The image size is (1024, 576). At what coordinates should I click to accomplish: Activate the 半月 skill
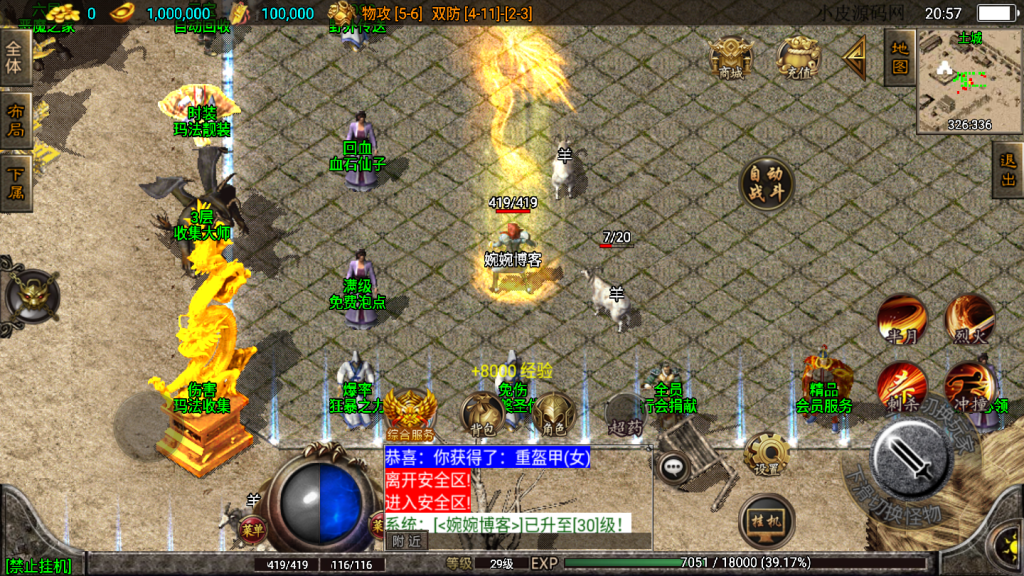(x=901, y=320)
